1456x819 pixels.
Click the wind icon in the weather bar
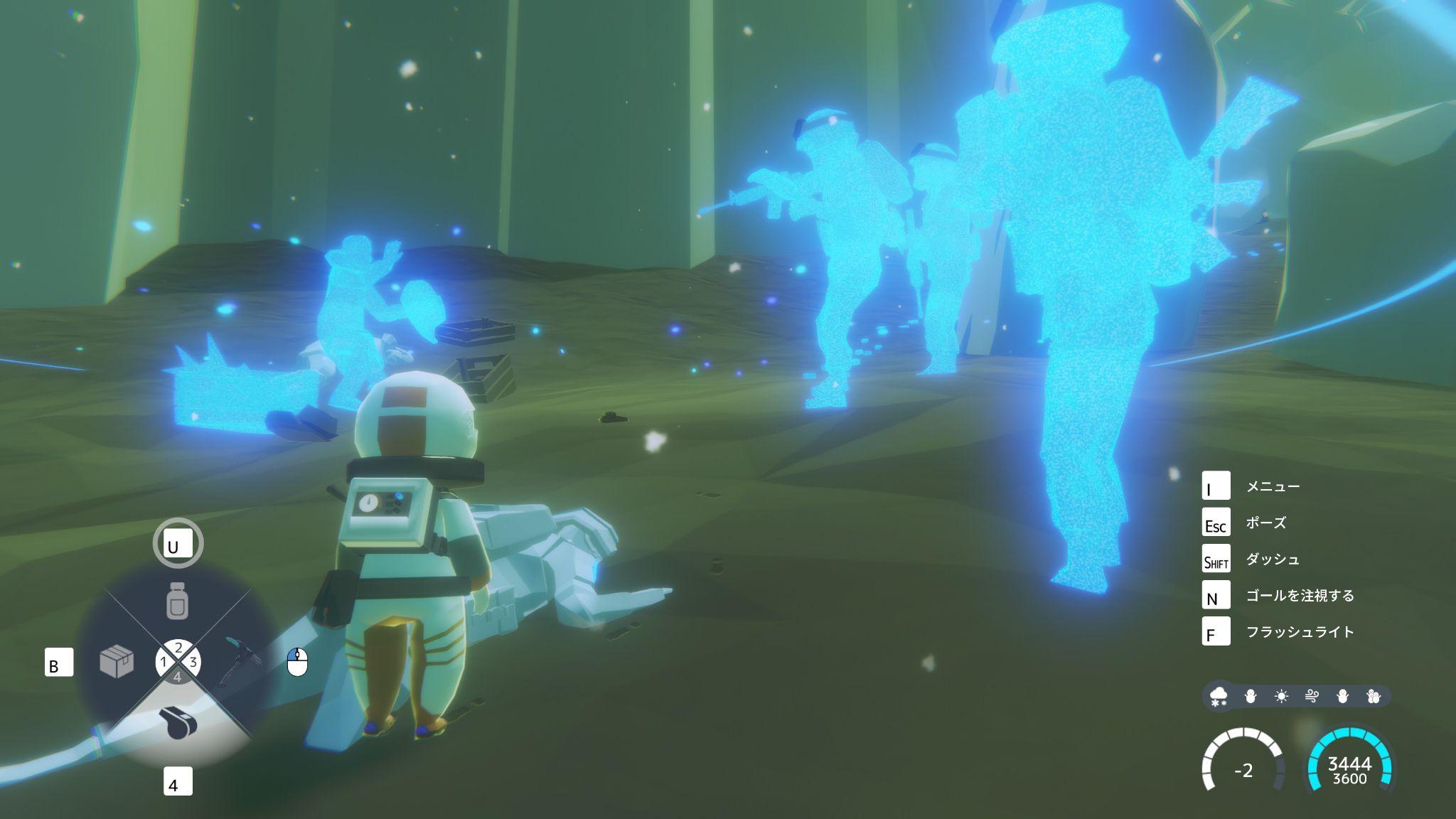[x=1312, y=695]
